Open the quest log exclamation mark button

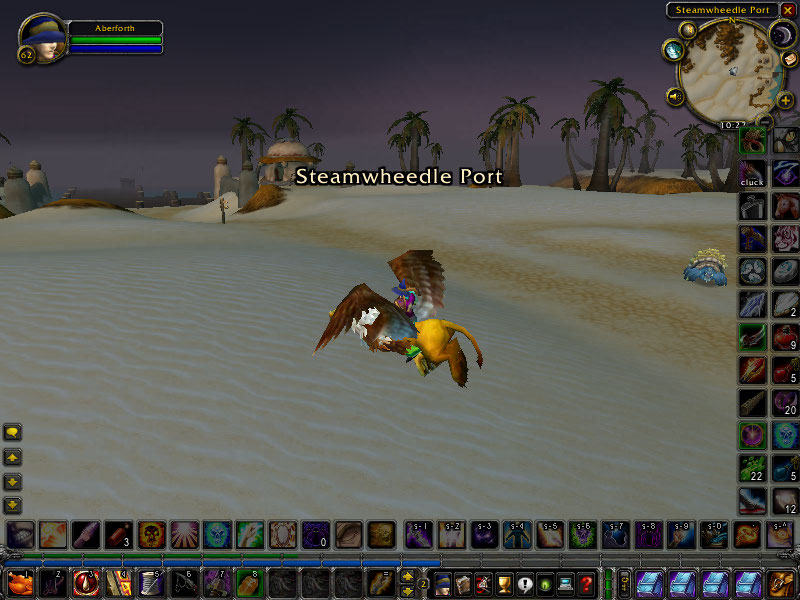524,582
